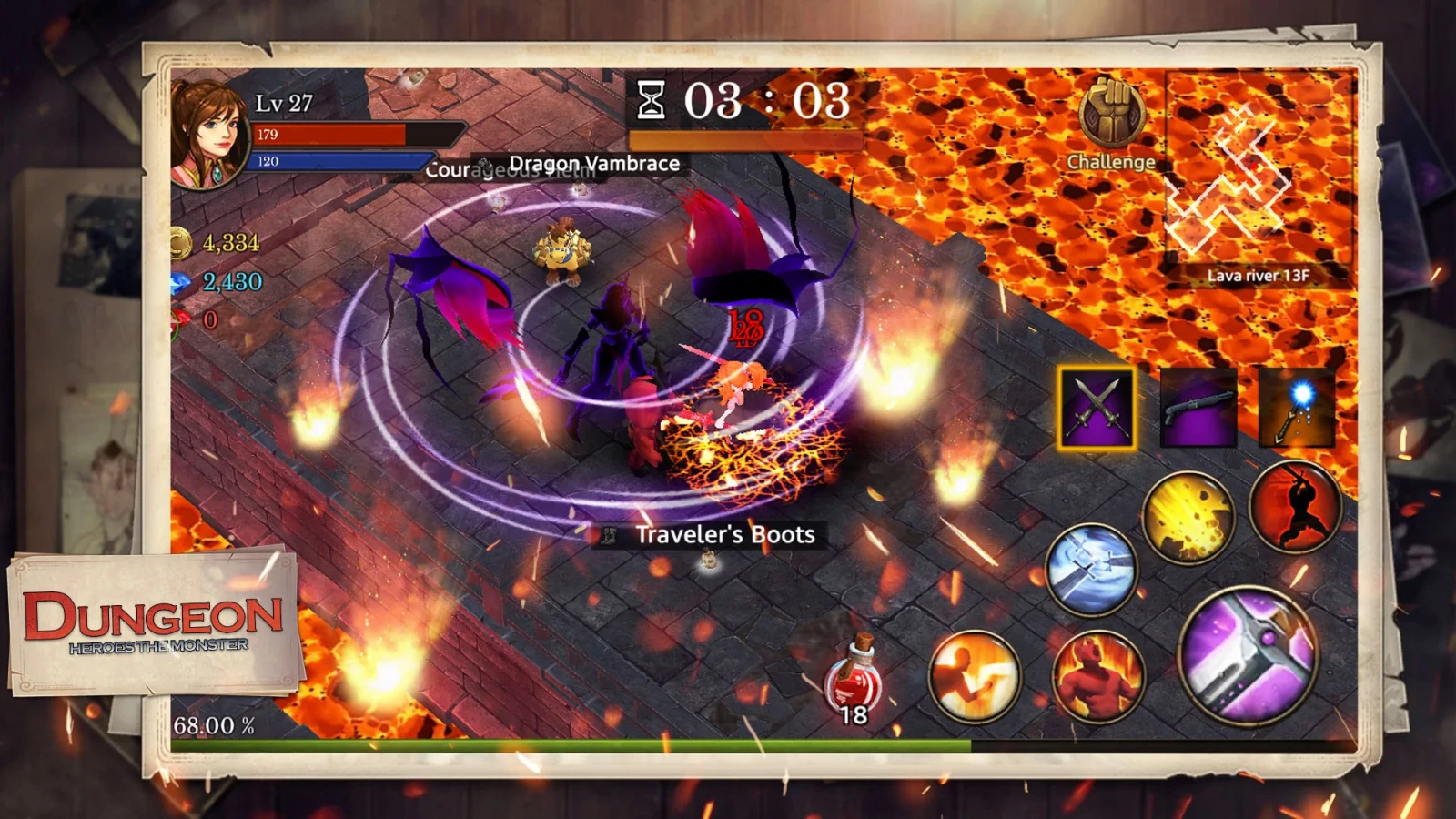Tap the Challenge fist button
Screen dimensions: 1456x819
click(x=1110, y=118)
